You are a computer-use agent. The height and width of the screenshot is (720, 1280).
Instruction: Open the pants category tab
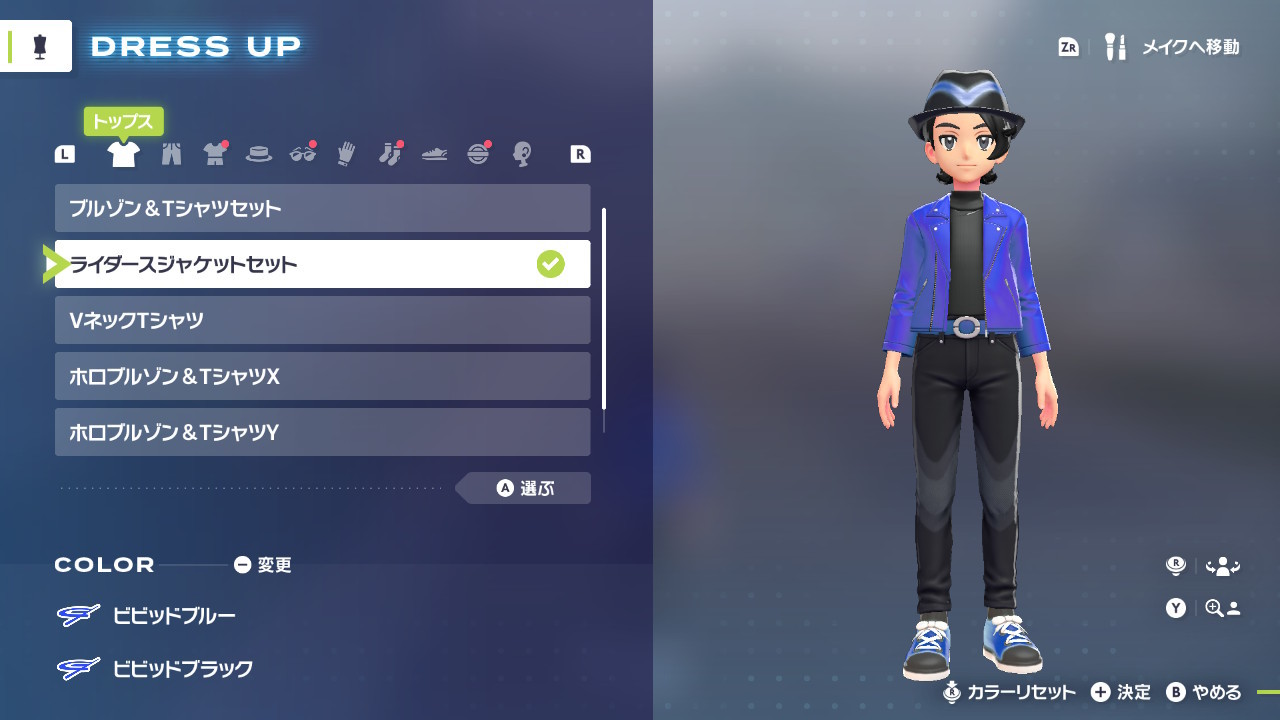(x=171, y=154)
